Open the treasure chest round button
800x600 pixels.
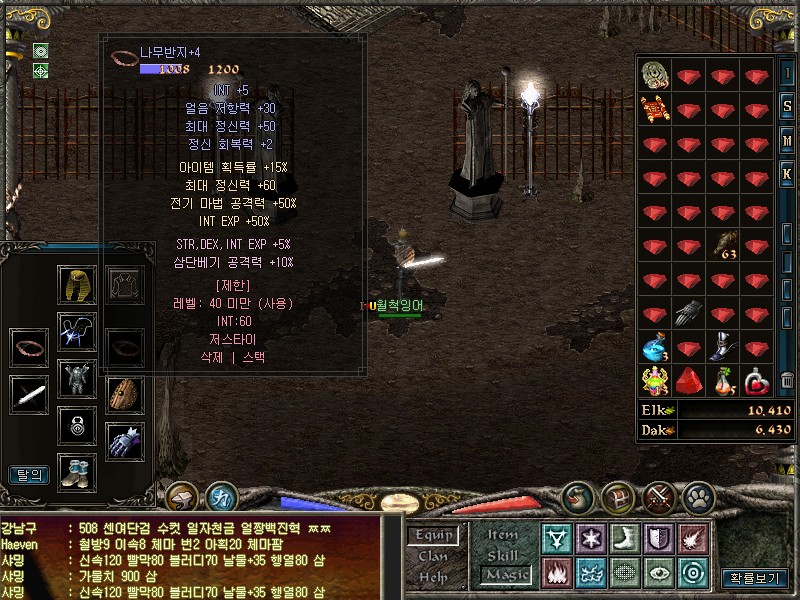coord(618,496)
